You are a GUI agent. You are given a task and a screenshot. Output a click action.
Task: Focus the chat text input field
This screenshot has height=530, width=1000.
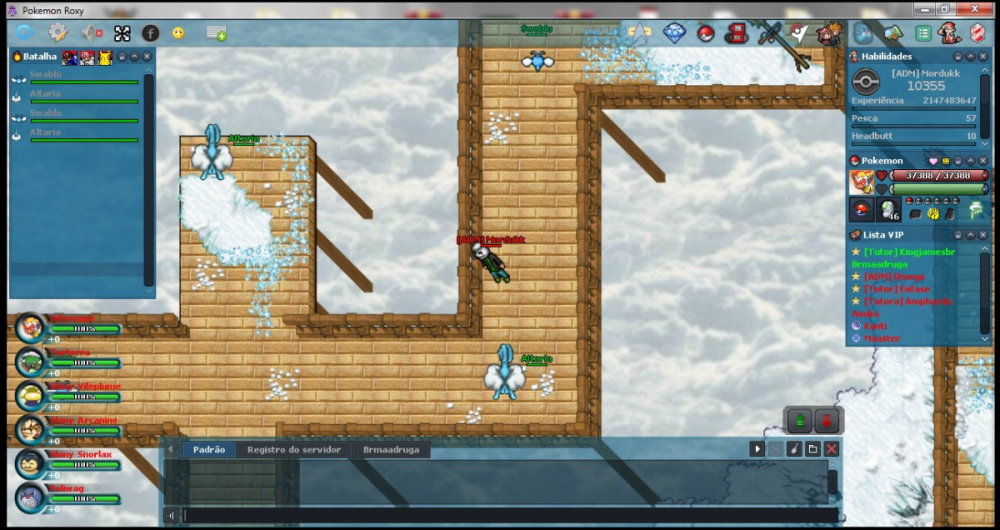[500, 516]
